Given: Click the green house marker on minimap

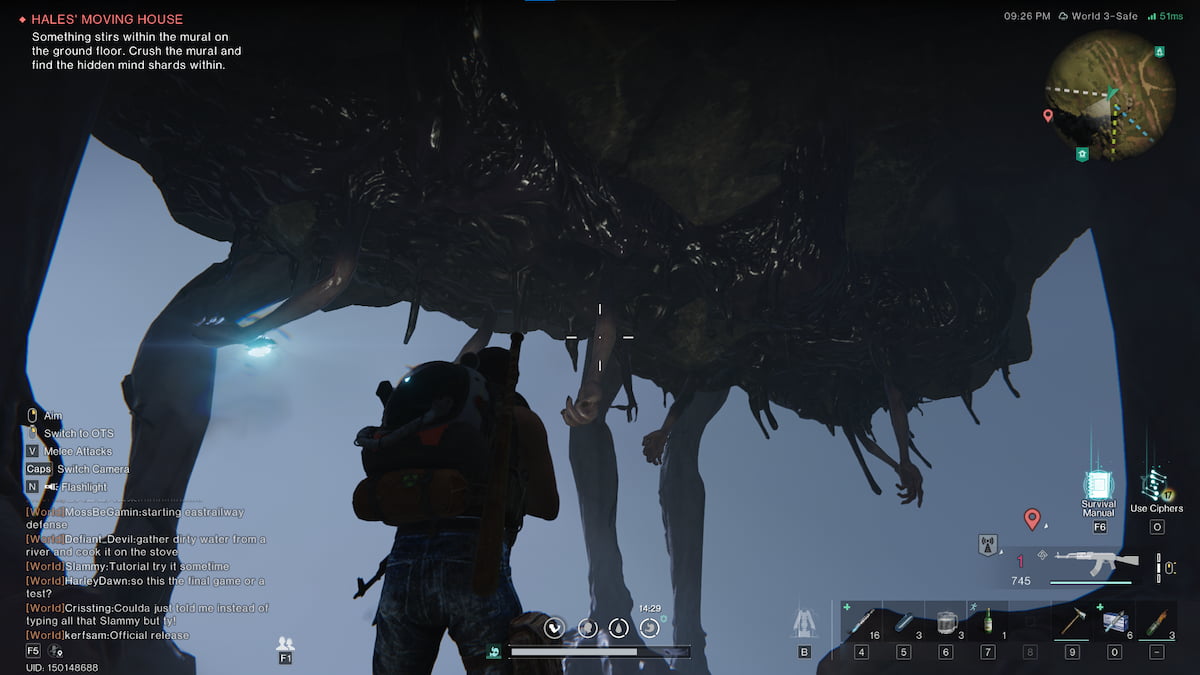Looking at the screenshot, I should pos(1081,154).
